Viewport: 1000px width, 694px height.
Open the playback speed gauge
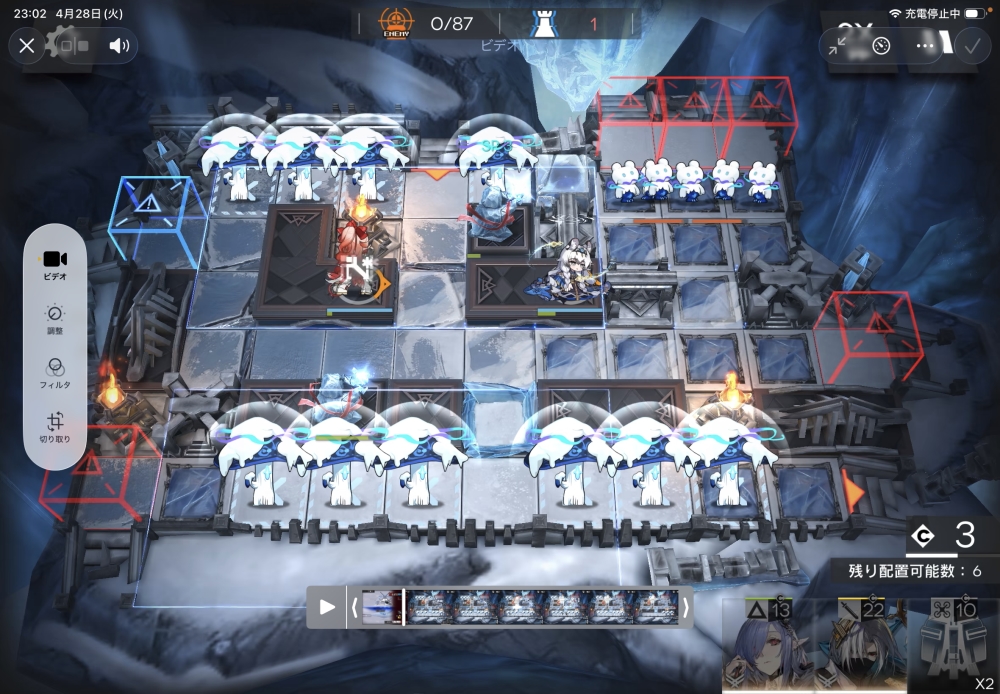click(x=881, y=46)
